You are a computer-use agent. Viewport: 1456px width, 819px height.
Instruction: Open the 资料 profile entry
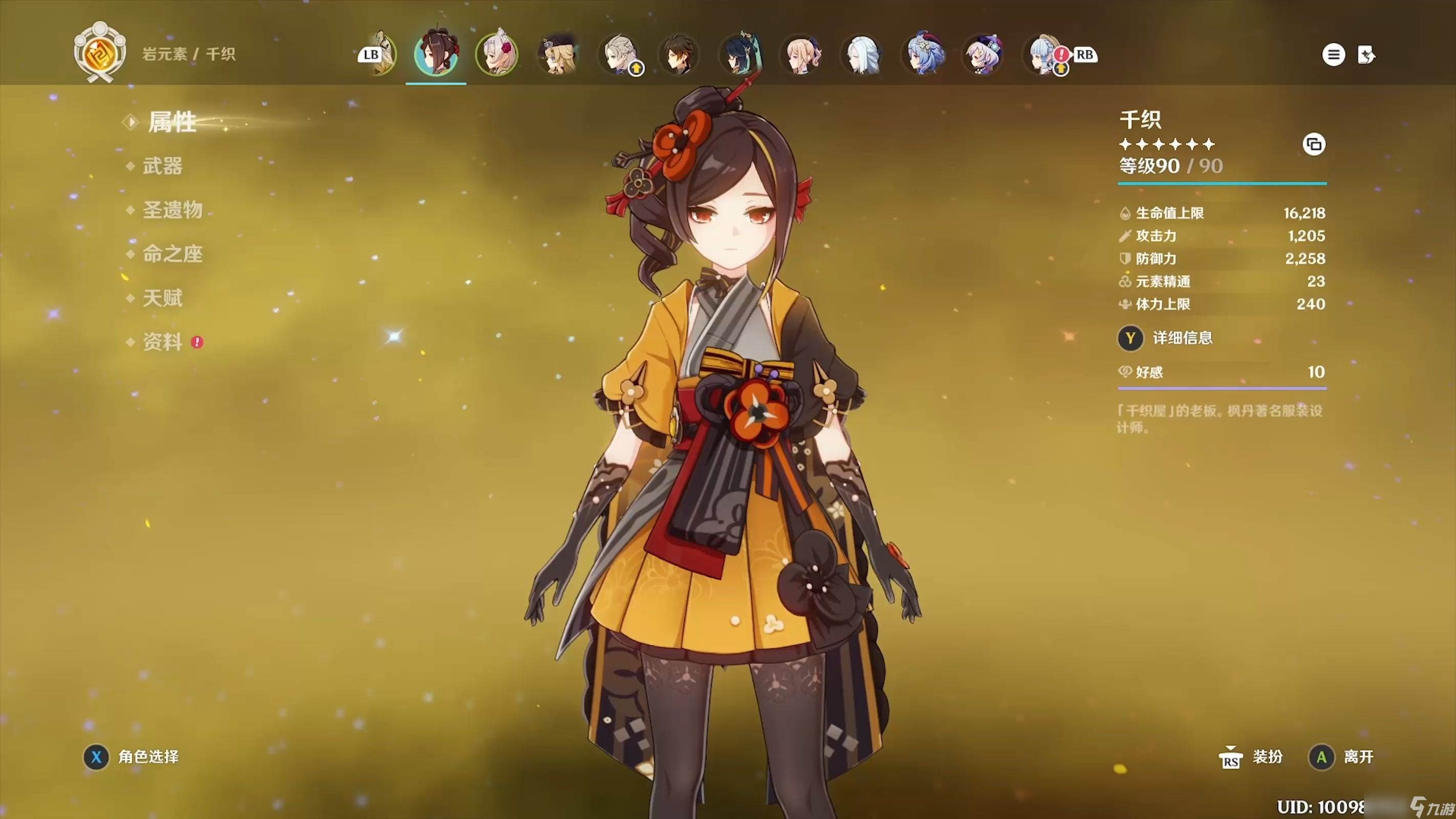pyautogui.click(x=162, y=342)
